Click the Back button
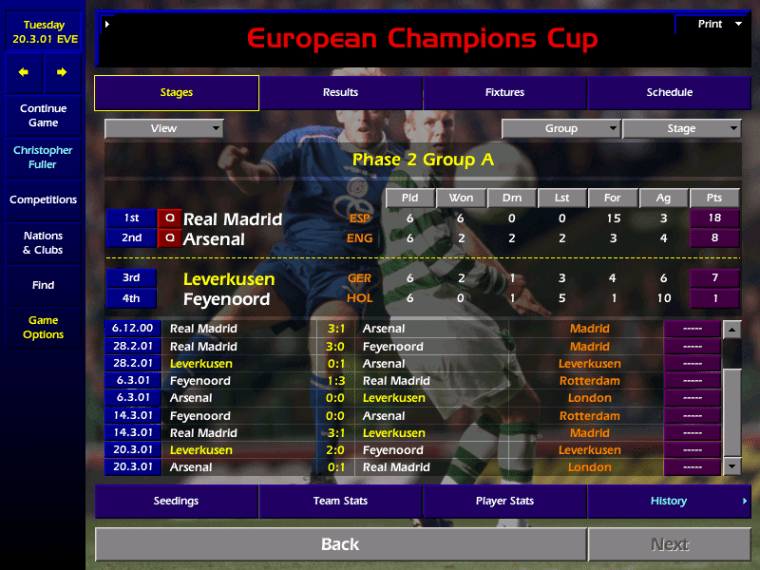The image size is (760, 570). pos(340,544)
